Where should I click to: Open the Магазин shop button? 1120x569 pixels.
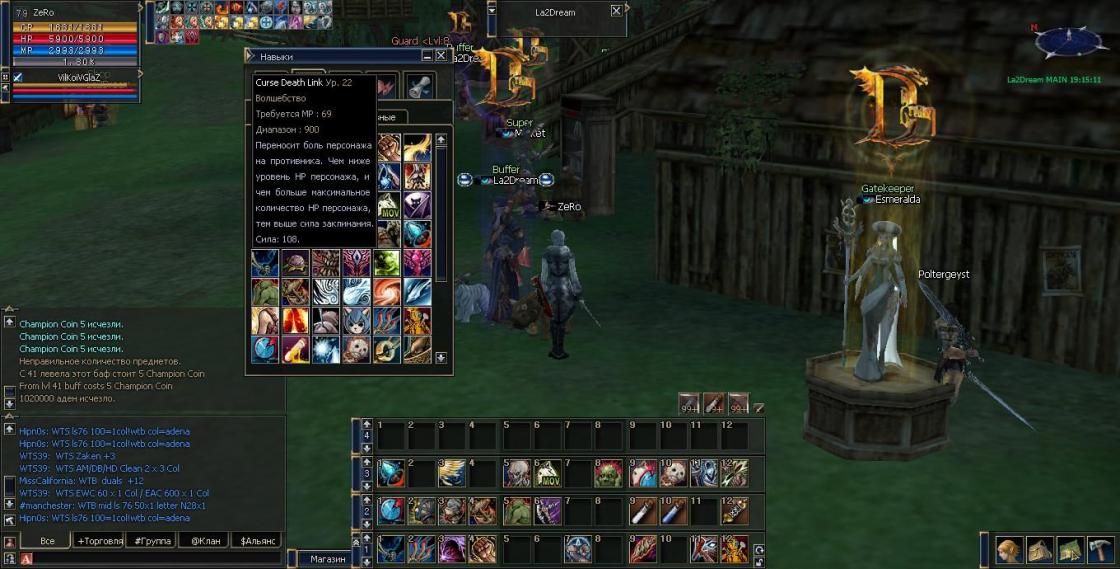point(327,559)
